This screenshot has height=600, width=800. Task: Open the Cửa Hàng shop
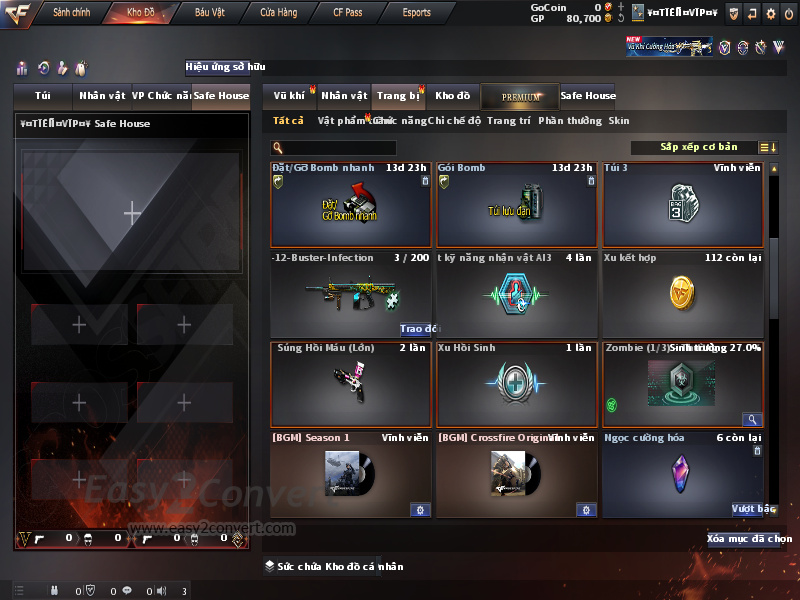[x=279, y=13]
